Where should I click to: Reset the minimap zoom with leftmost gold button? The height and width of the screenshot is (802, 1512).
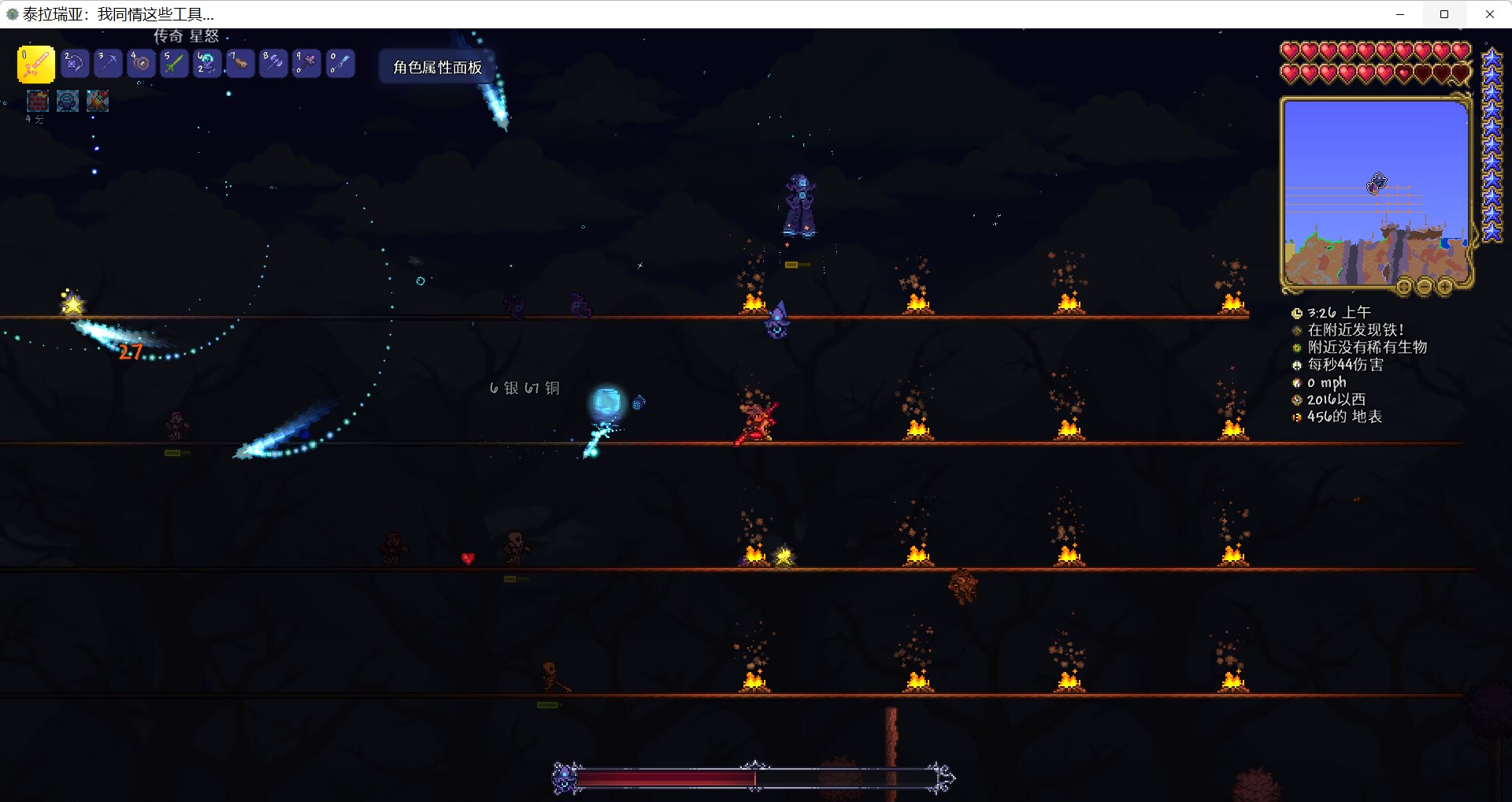pos(1404,288)
